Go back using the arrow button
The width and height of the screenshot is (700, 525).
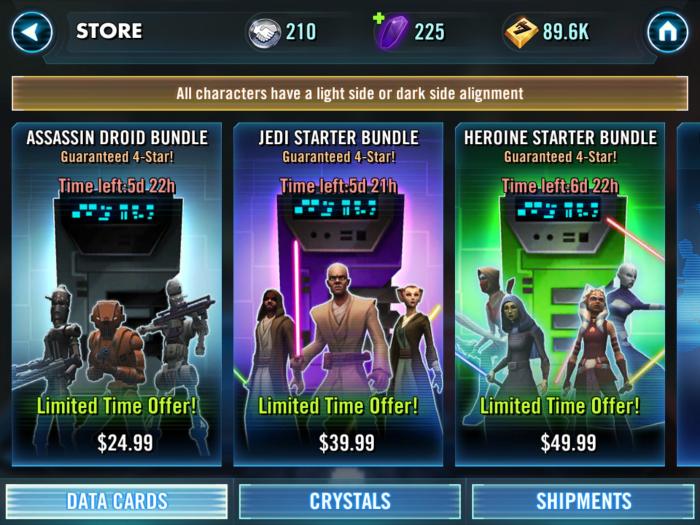(32, 33)
